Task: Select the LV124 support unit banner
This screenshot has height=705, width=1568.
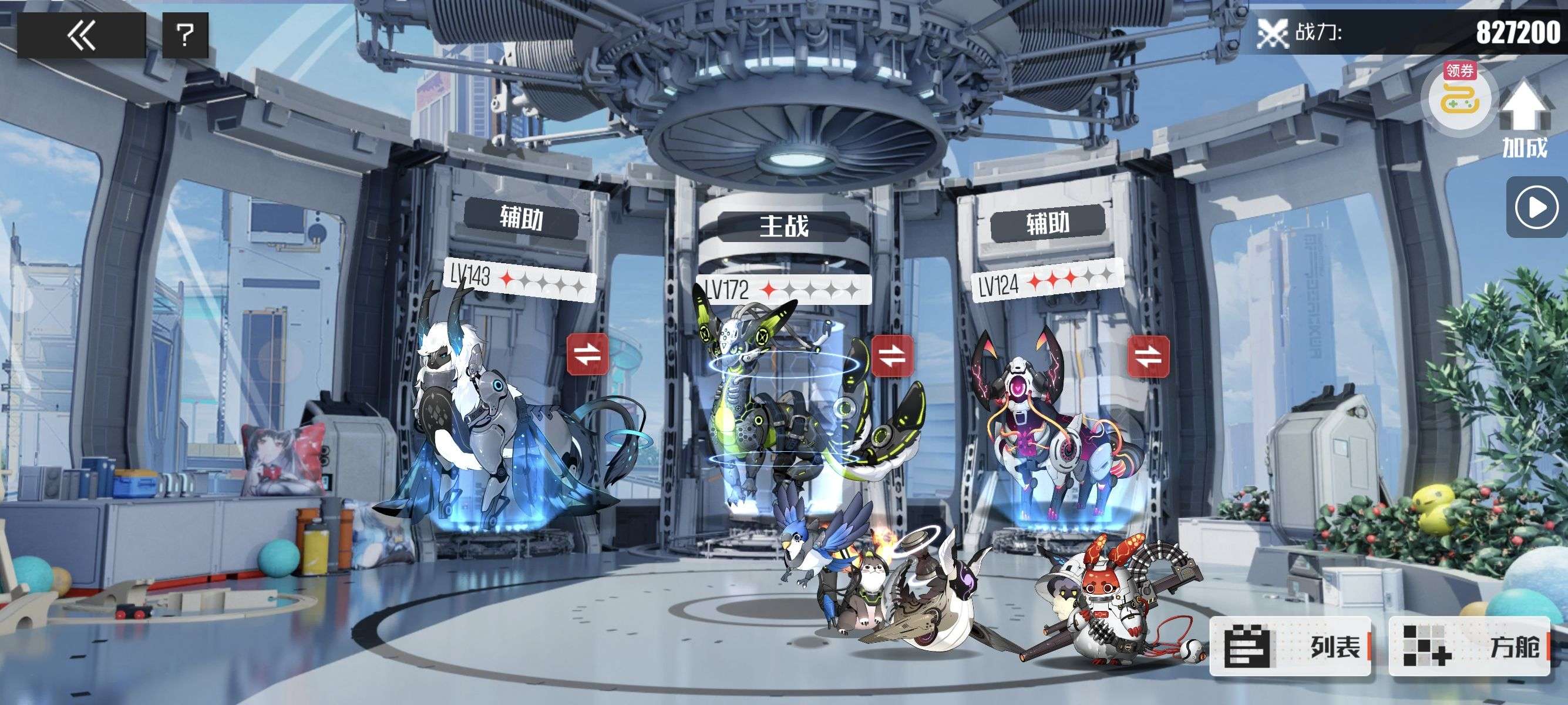Action: pyautogui.click(x=1048, y=281)
